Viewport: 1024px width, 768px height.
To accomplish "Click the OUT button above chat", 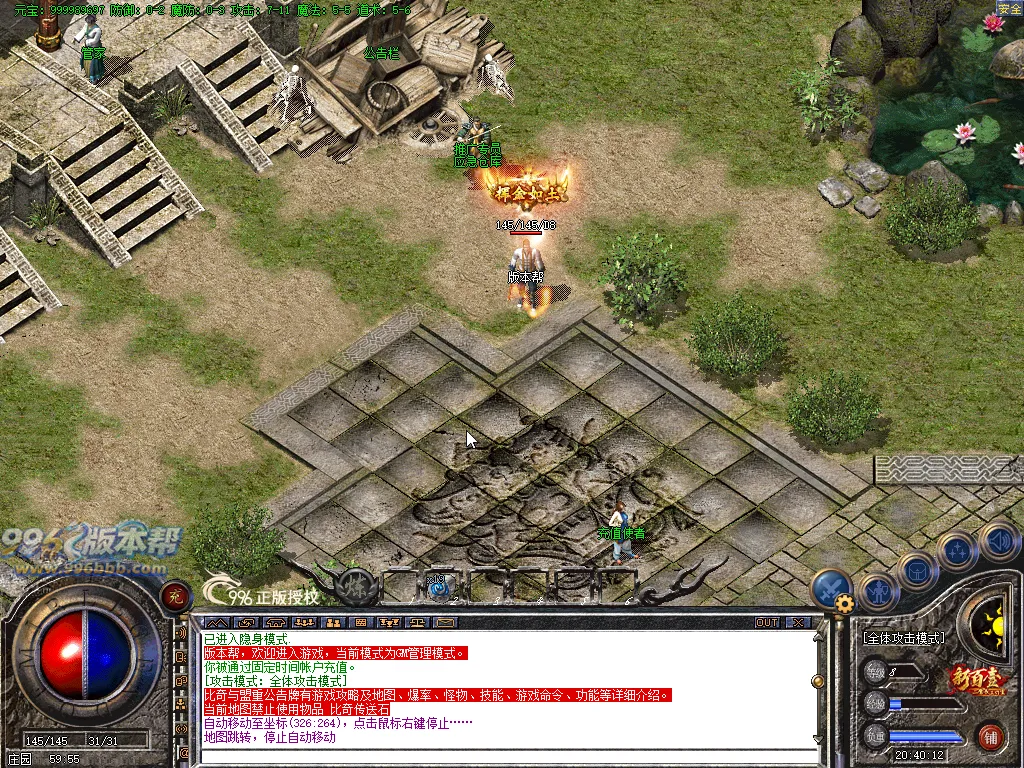I will tap(767, 622).
